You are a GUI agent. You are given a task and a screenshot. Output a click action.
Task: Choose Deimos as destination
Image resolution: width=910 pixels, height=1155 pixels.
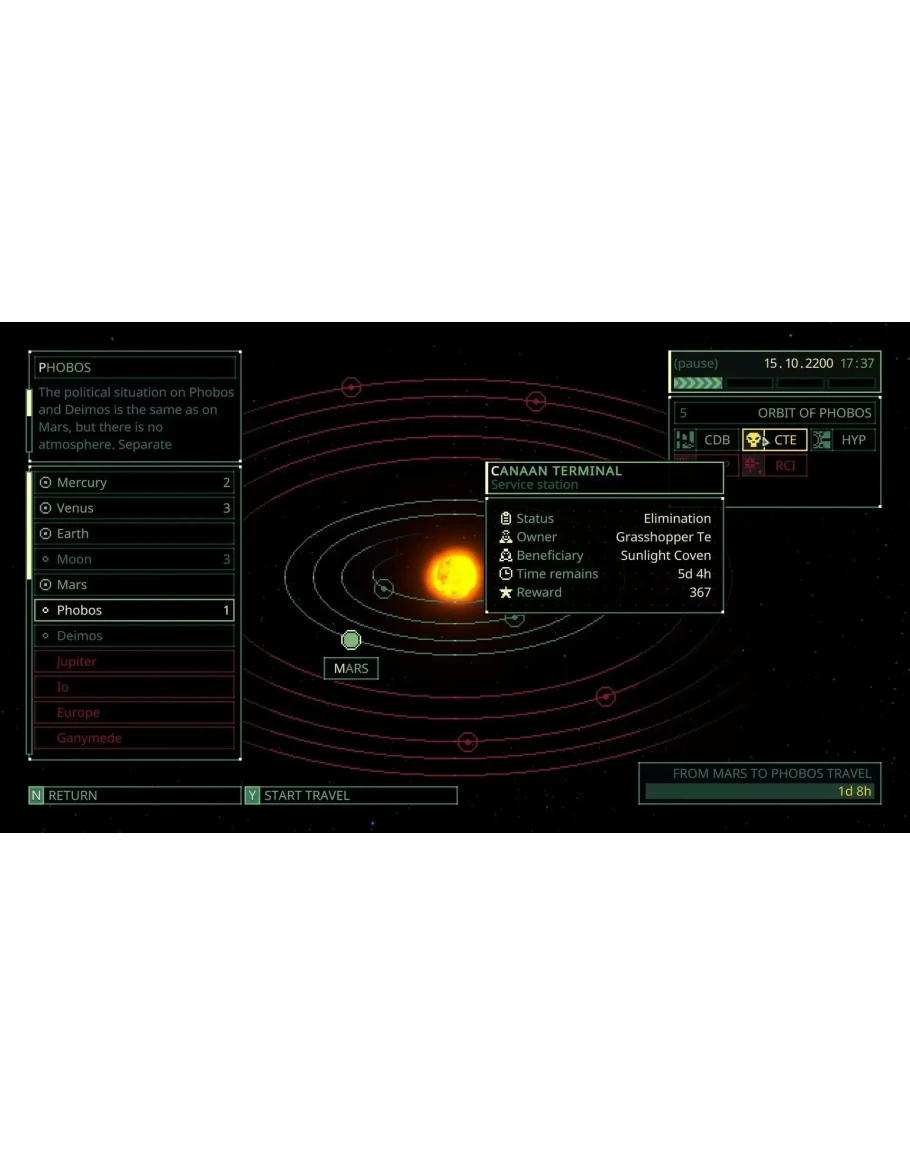134,636
